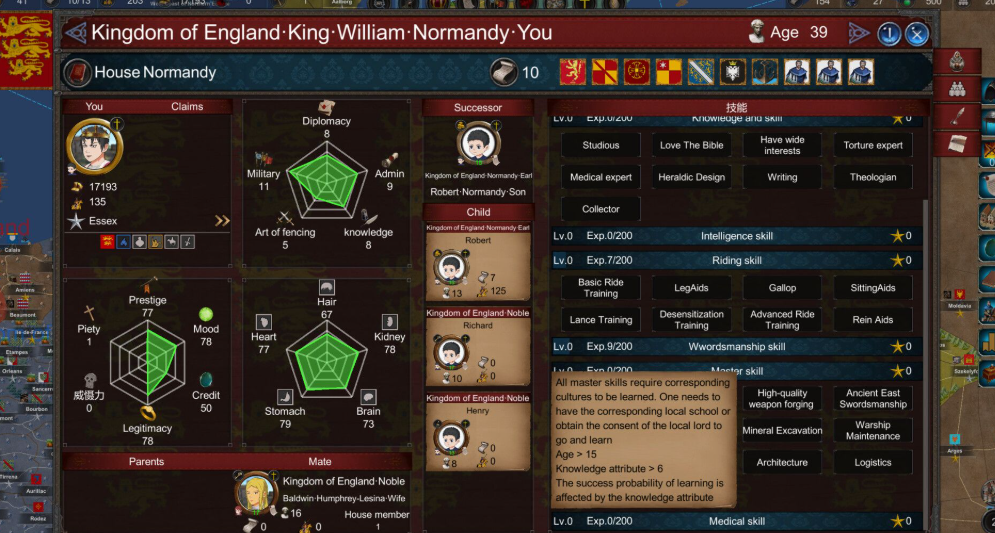Go to the next character beside Age
Image resolution: width=995 pixels, height=533 pixels.
point(859,34)
